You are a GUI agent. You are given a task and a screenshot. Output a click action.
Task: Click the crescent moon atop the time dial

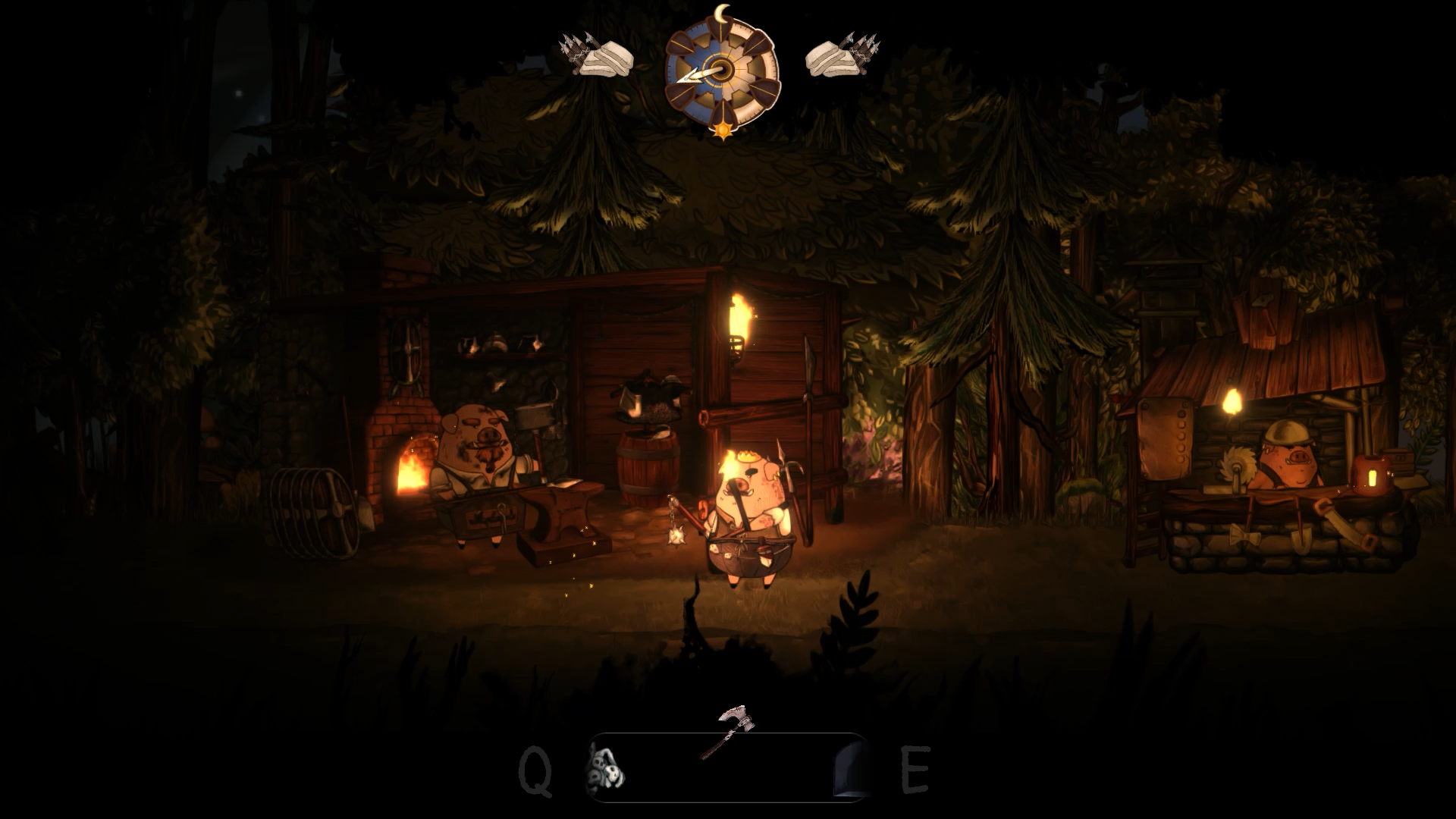(720, 14)
